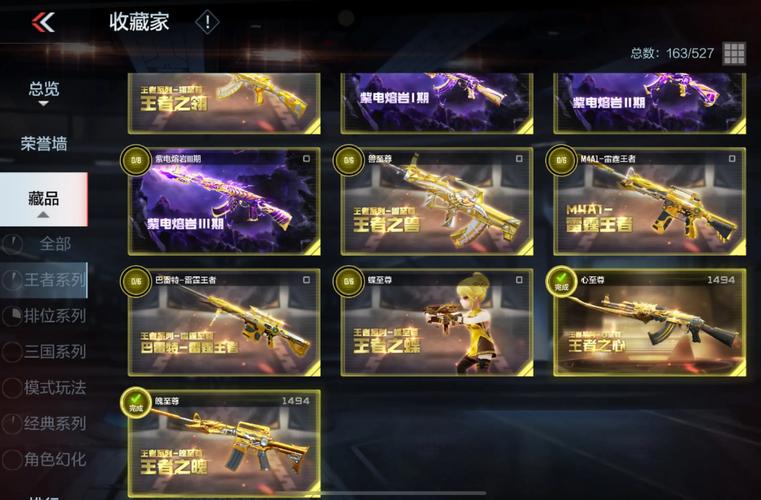Filter by 排位系列
Screen dimensions: 761x500
tap(55, 316)
